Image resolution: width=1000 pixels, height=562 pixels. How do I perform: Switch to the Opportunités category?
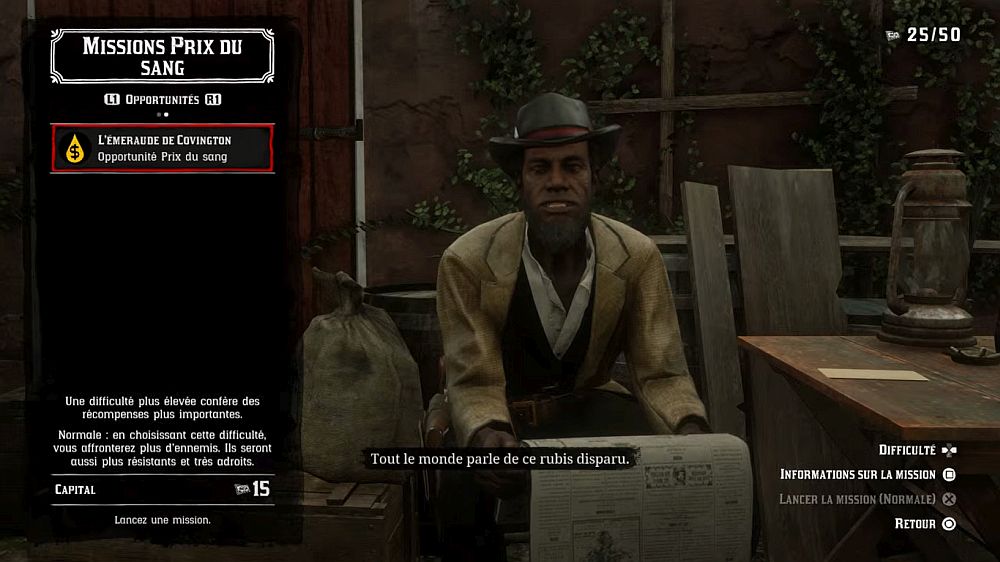(x=162, y=100)
